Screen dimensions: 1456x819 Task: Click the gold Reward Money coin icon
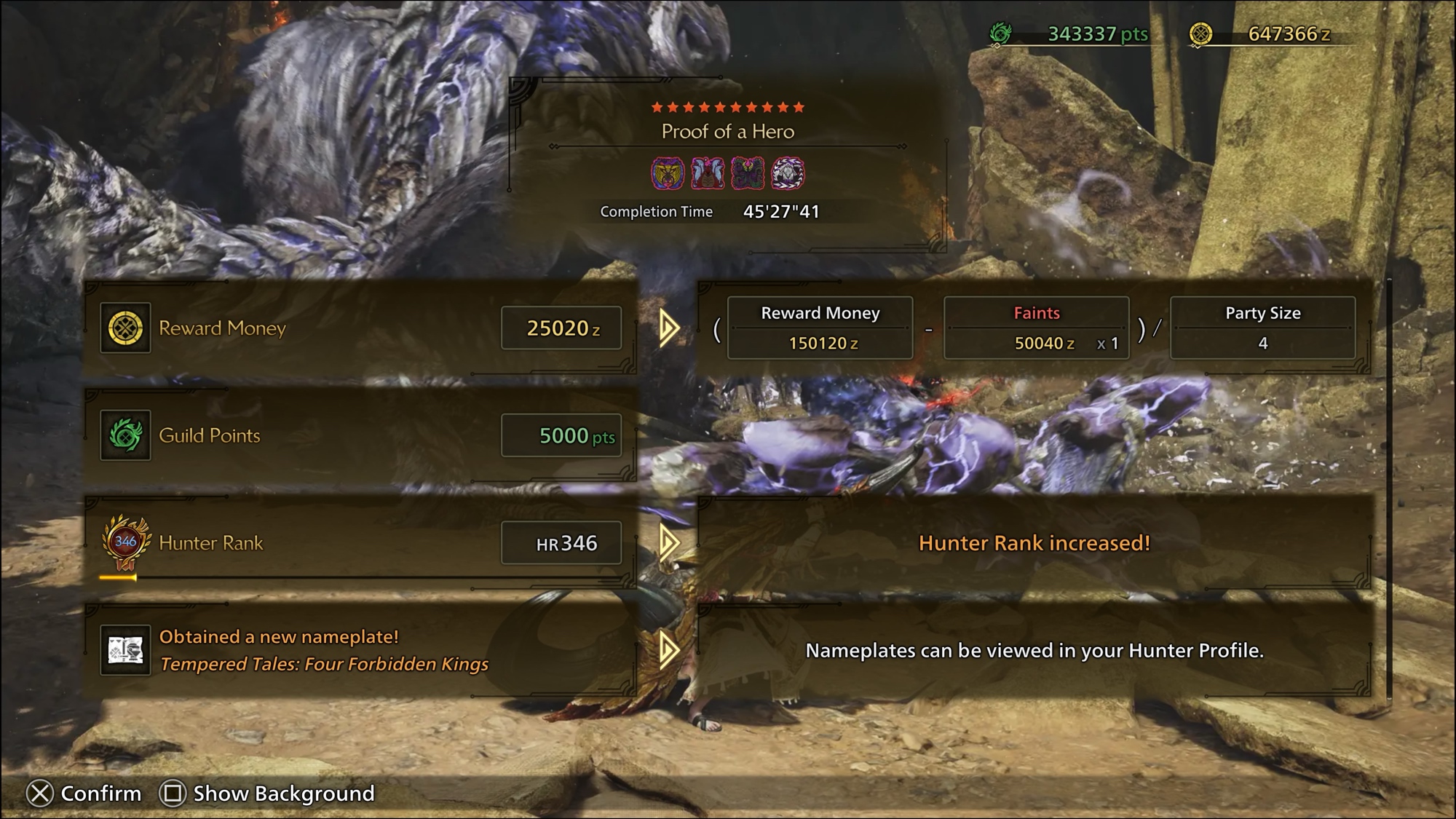pyautogui.click(x=125, y=328)
